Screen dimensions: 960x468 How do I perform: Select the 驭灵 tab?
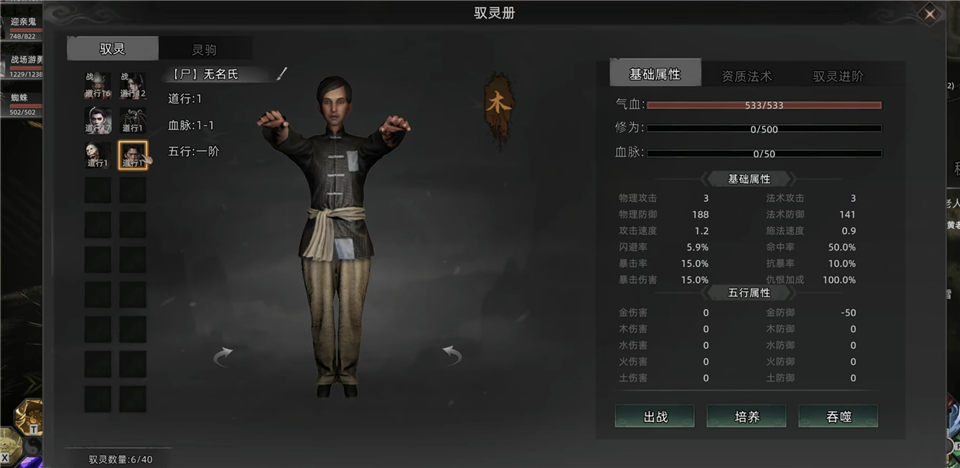(x=112, y=49)
